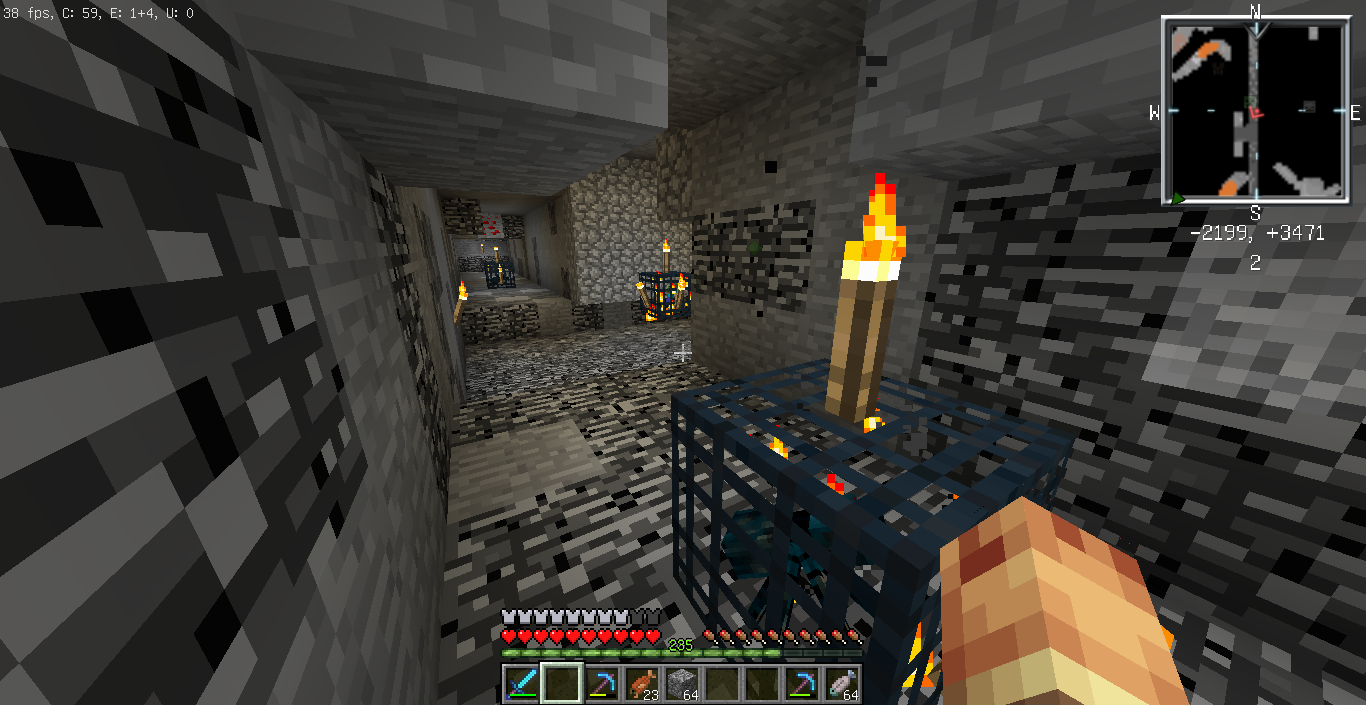Select the cobblestone stack in the hotbar
This screenshot has width=1366, height=705.
(x=681, y=683)
